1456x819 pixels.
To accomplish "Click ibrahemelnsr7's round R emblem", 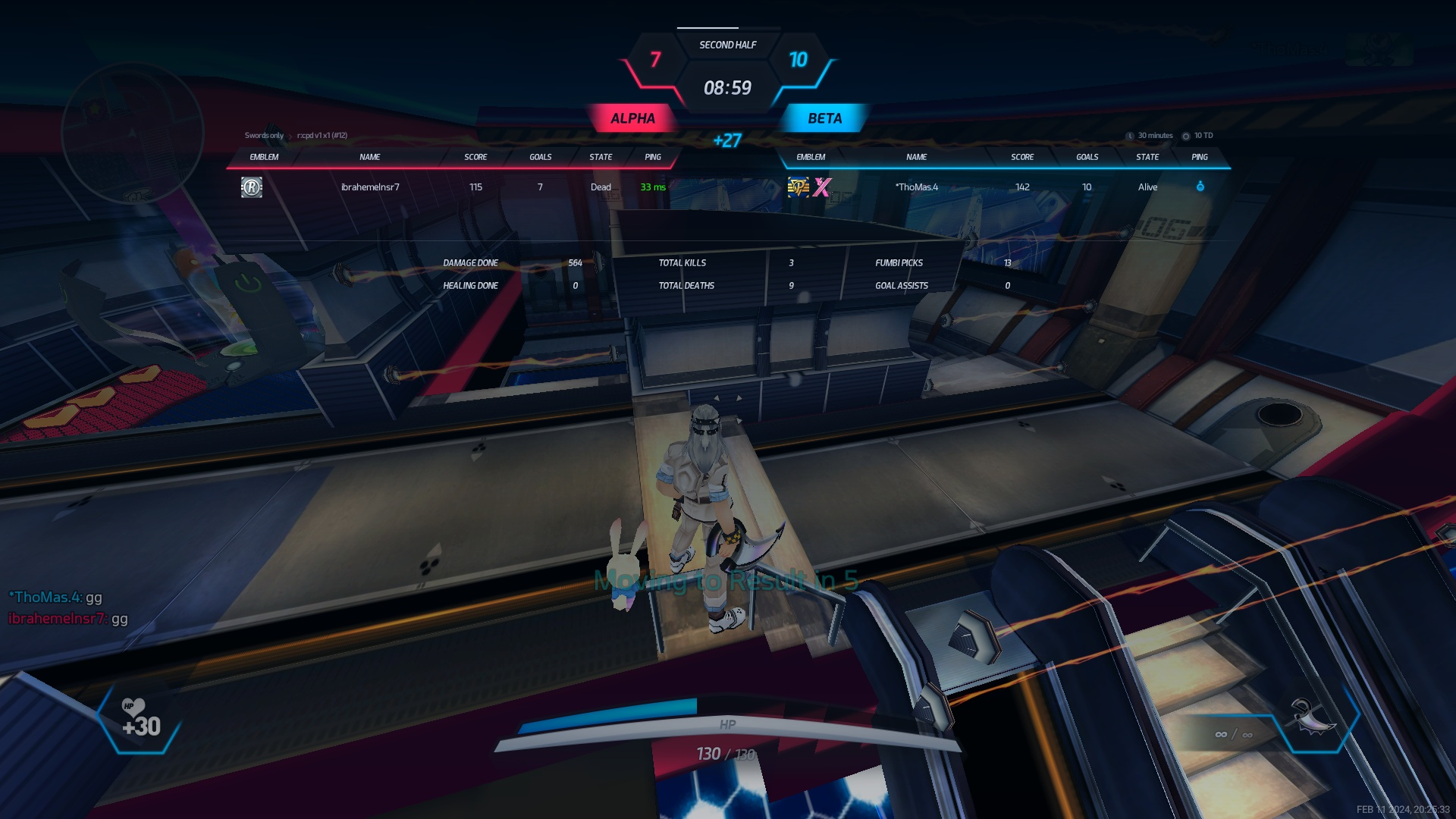I will [252, 187].
